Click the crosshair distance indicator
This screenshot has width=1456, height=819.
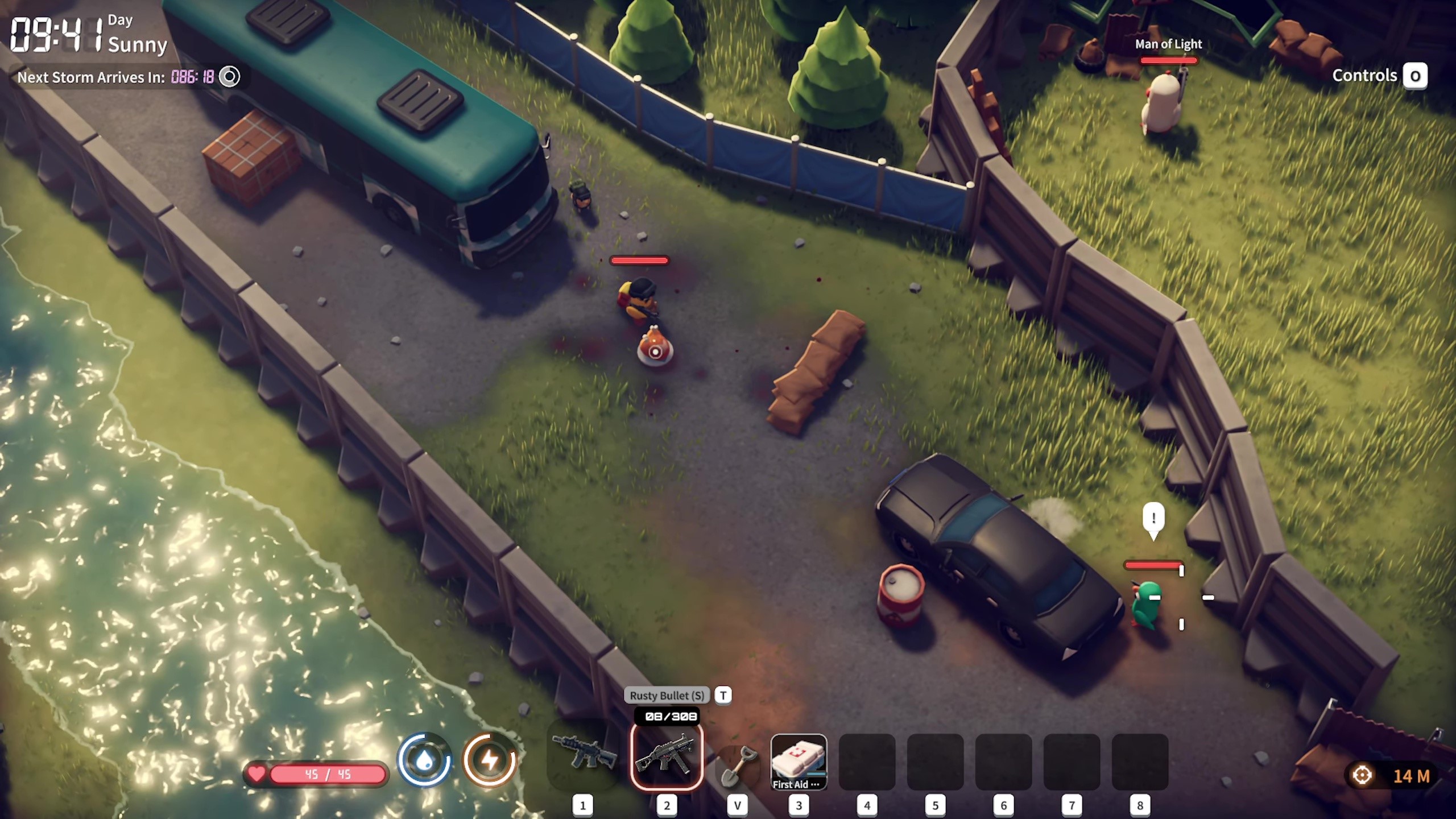coord(1362,775)
